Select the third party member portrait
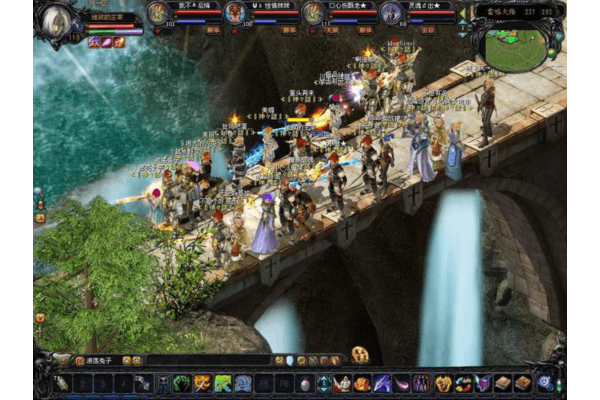600x400 pixels. [313, 13]
